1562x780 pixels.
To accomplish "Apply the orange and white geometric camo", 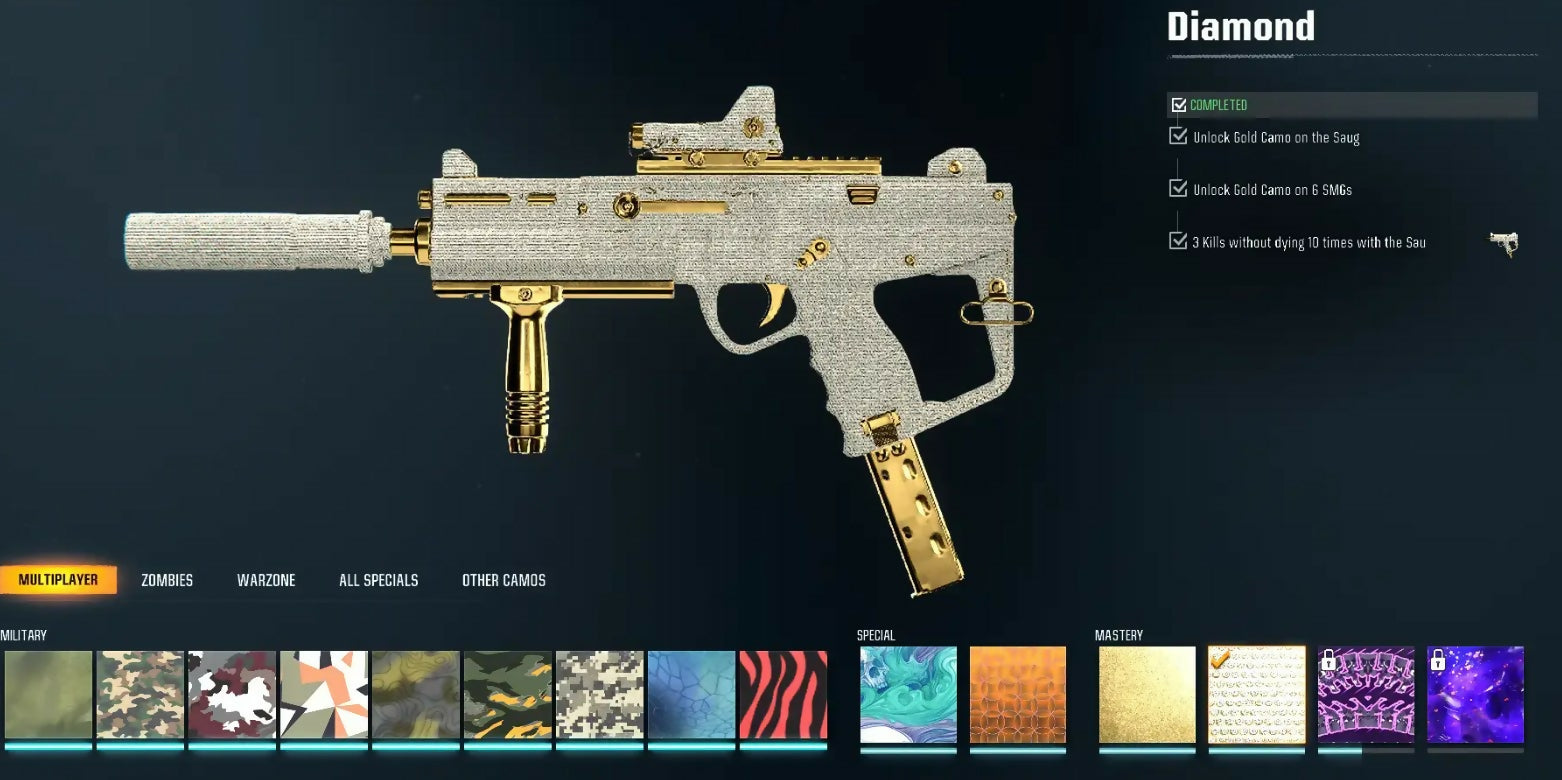I will (x=324, y=695).
